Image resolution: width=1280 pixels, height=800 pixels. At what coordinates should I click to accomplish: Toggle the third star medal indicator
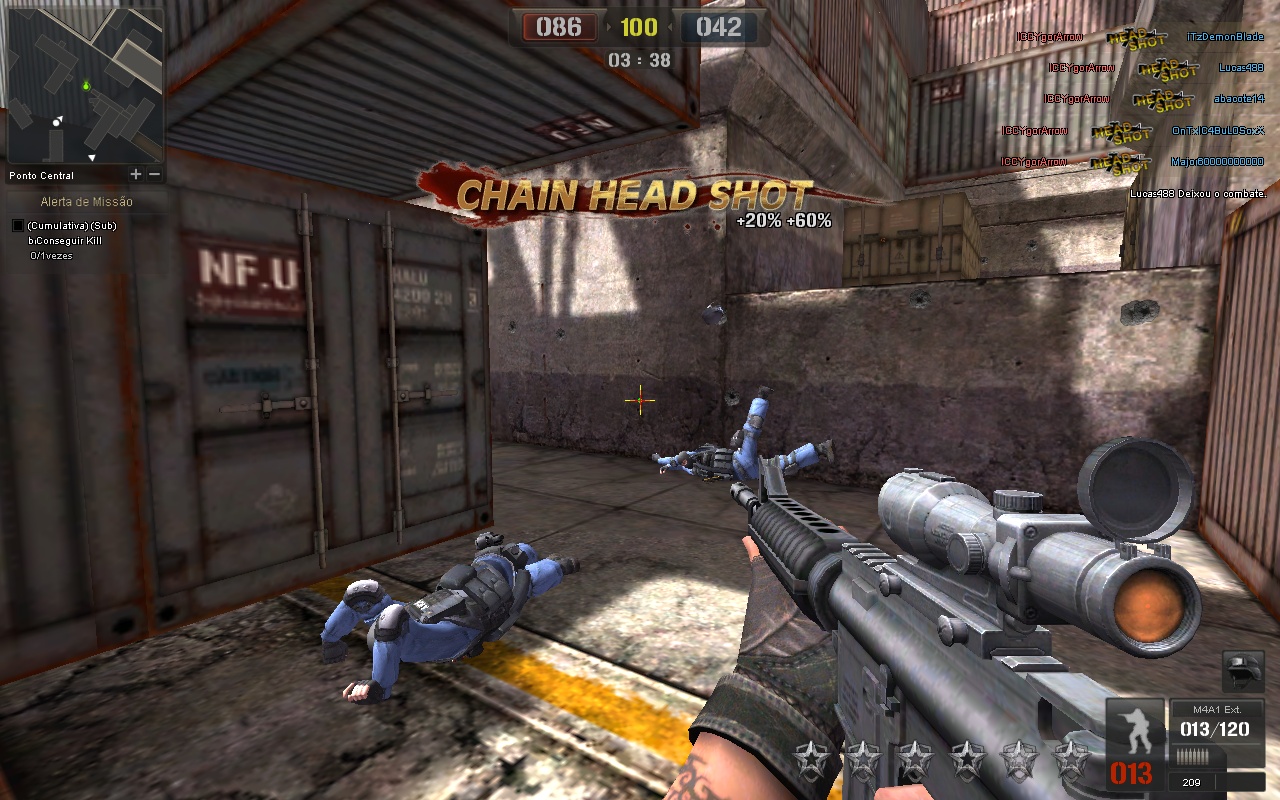coord(917,757)
